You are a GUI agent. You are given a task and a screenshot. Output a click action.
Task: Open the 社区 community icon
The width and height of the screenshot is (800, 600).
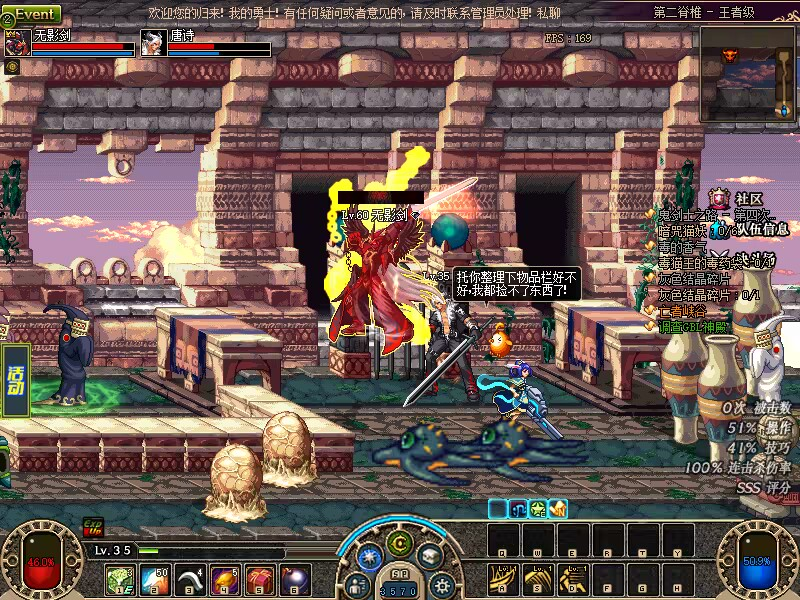(x=718, y=198)
